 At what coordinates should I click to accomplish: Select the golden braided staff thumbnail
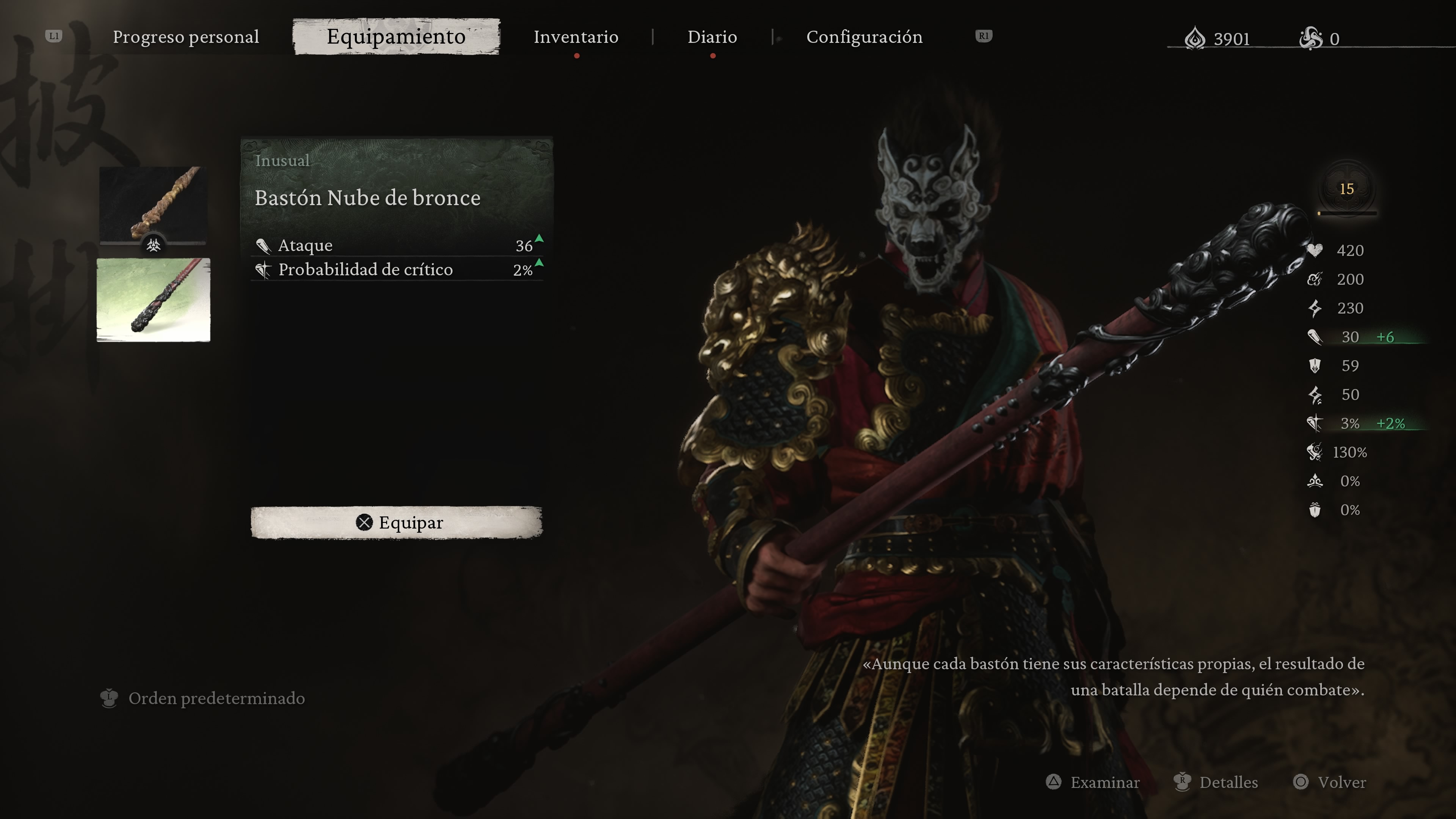coord(153,204)
